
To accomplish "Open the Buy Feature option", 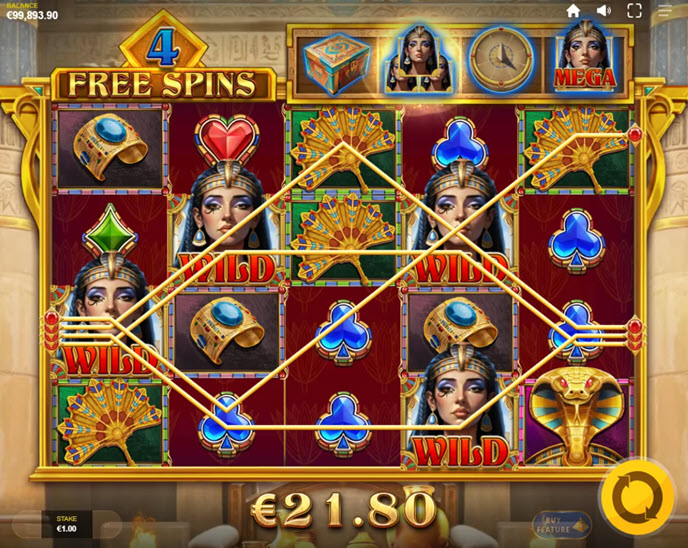I will pyautogui.click(x=561, y=524).
